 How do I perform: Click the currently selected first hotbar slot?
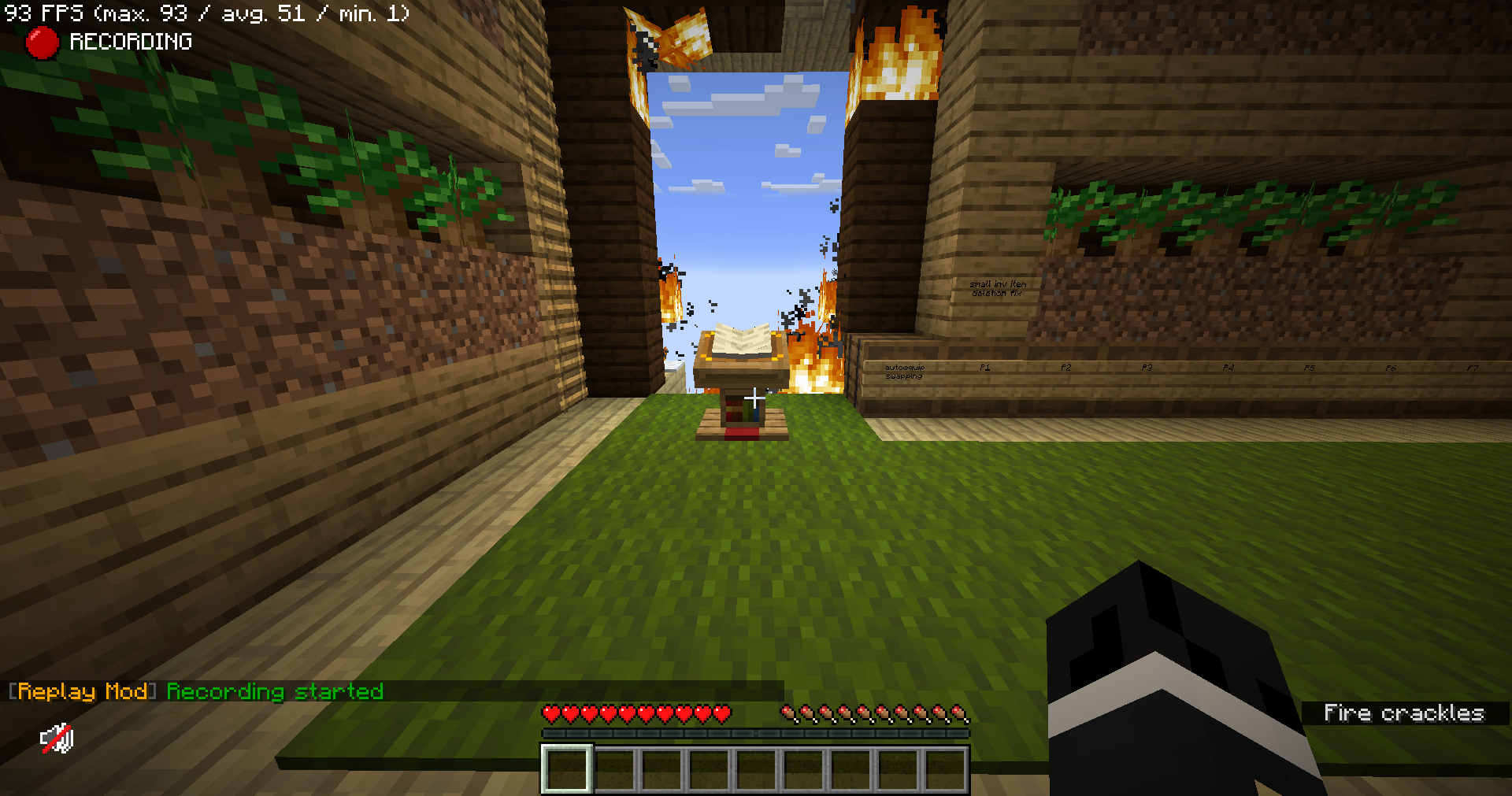(x=566, y=768)
